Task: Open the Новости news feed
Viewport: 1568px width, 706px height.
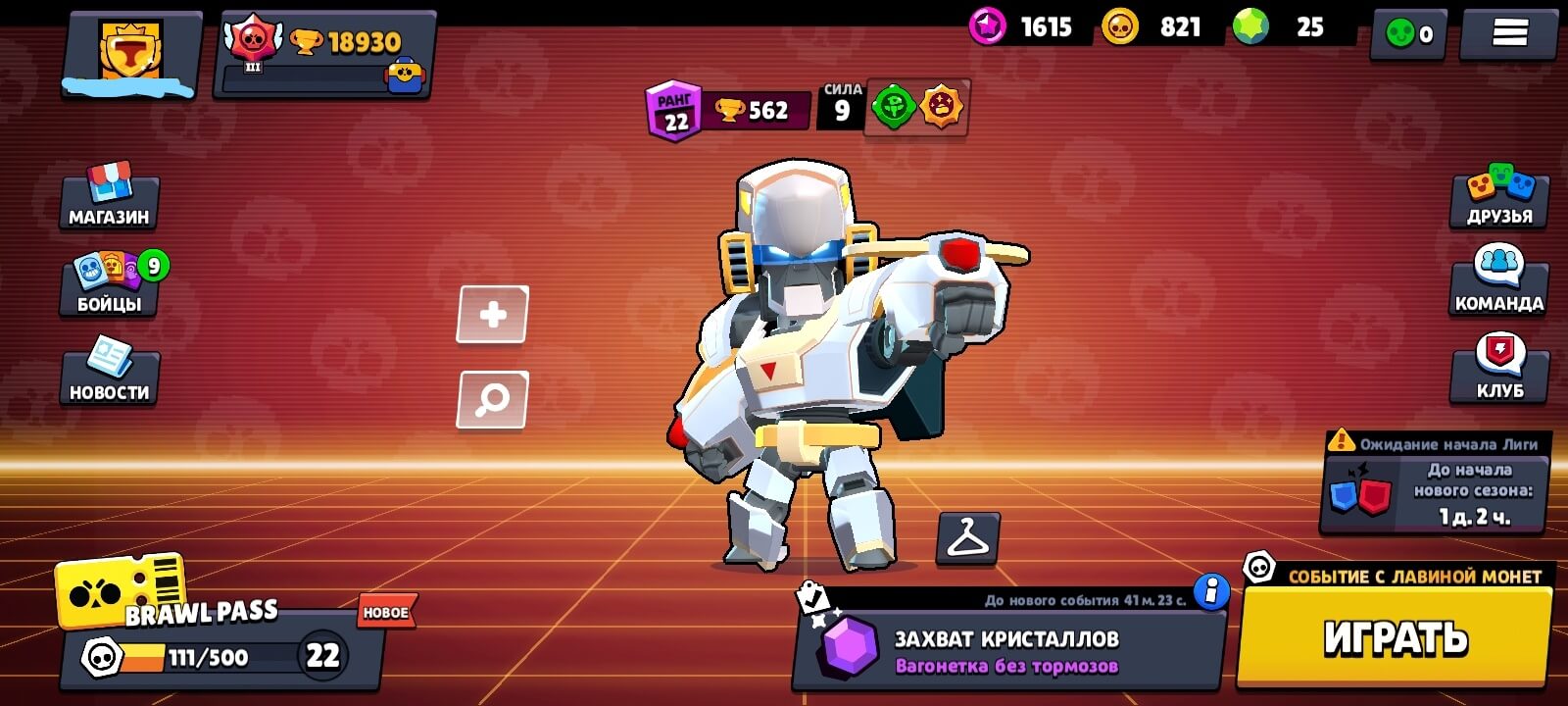Action: coord(109,373)
